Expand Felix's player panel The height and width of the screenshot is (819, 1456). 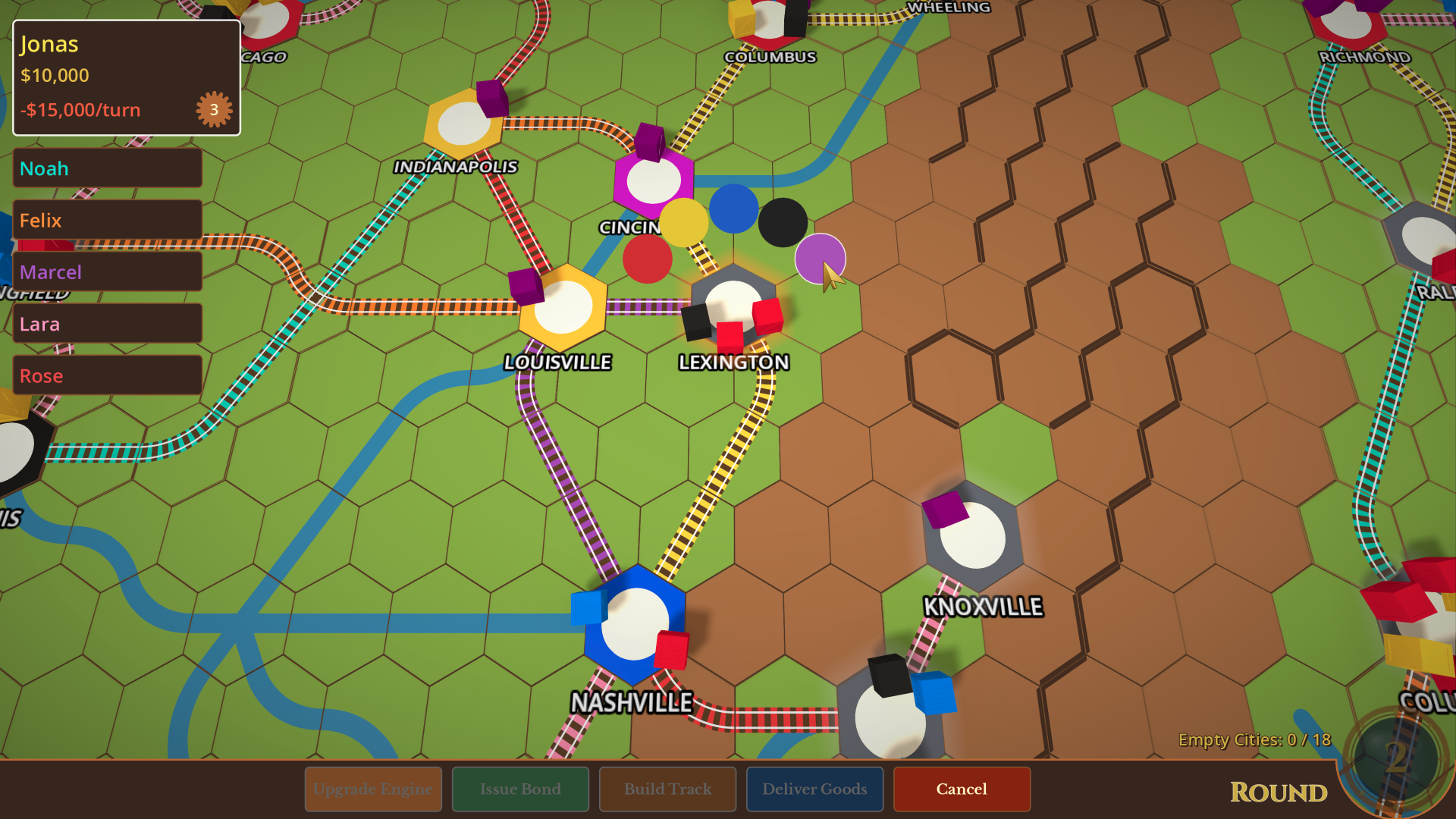(106, 220)
